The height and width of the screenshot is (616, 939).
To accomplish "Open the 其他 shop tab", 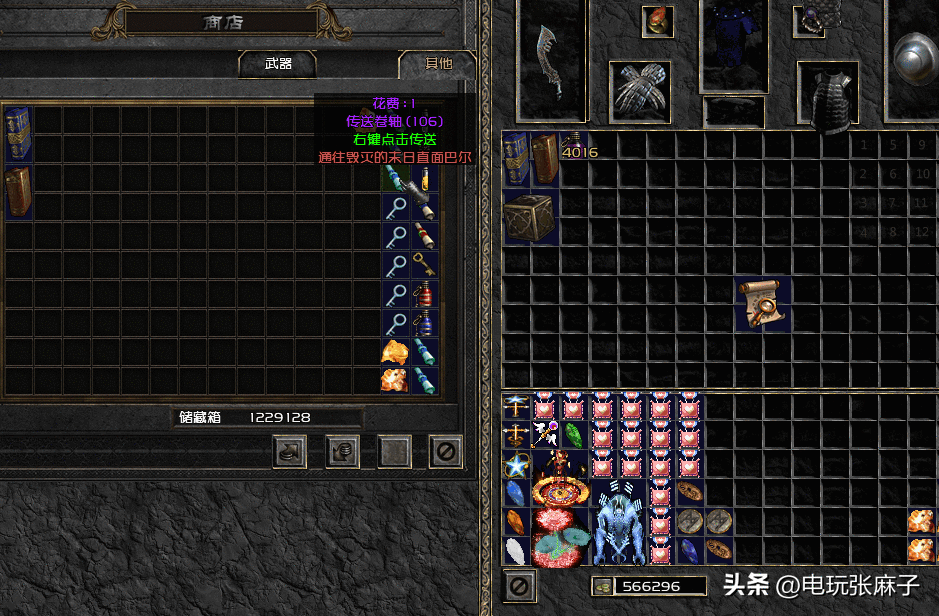I will pos(438,64).
